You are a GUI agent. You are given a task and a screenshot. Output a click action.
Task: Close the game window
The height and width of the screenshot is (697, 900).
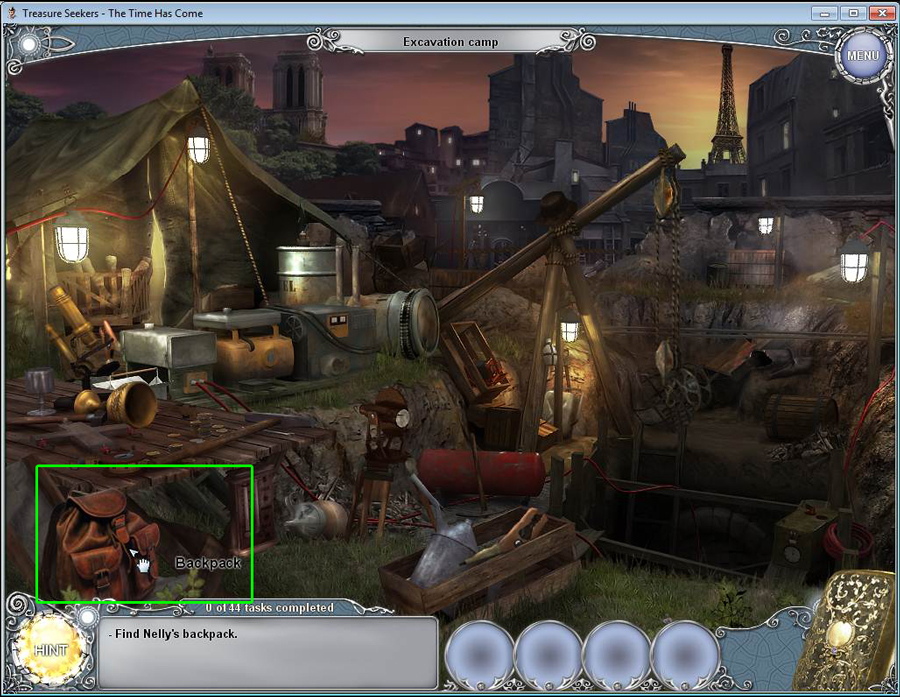(881, 13)
